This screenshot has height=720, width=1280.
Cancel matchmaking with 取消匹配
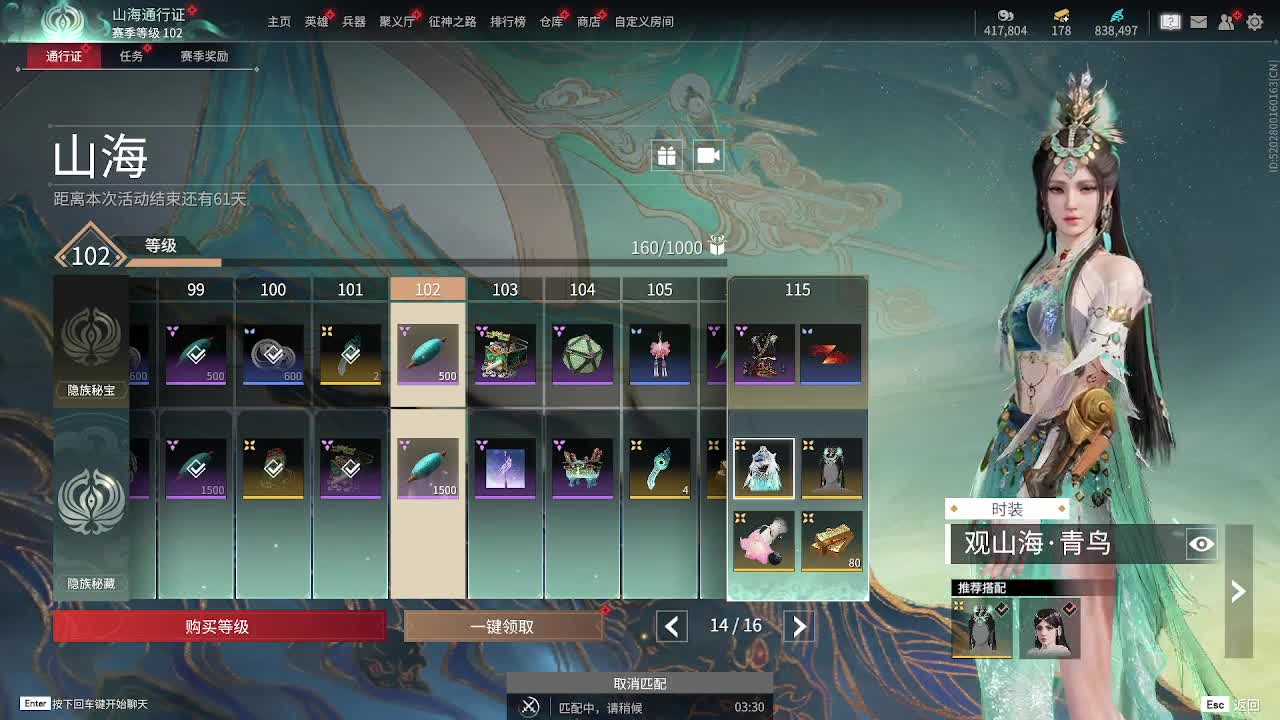coord(639,684)
